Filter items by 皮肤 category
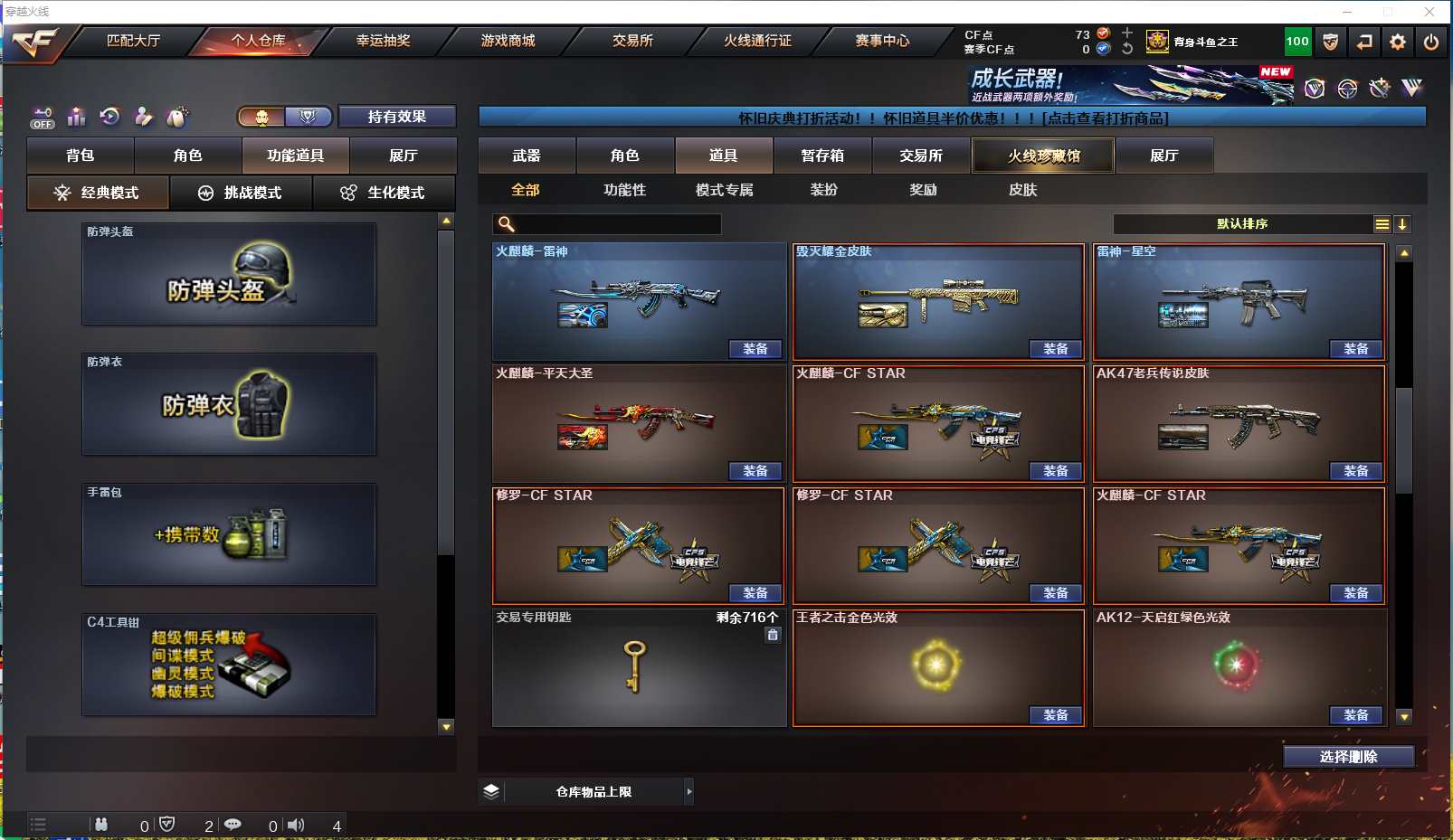1453x840 pixels. [1022, 190]
